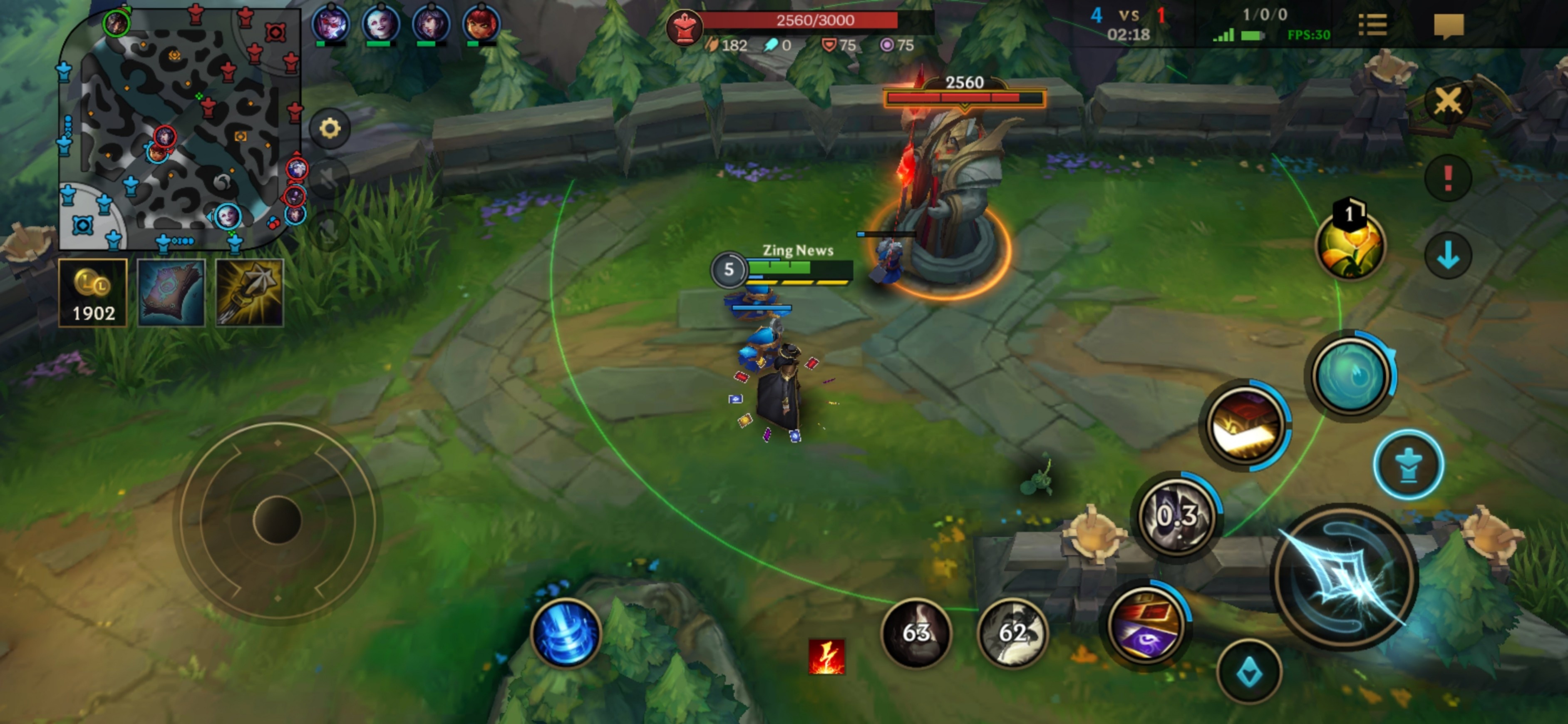Activate the Wild Cards ability
This screenshot has width=1568, height=724.
click(x=1245, y=425)
